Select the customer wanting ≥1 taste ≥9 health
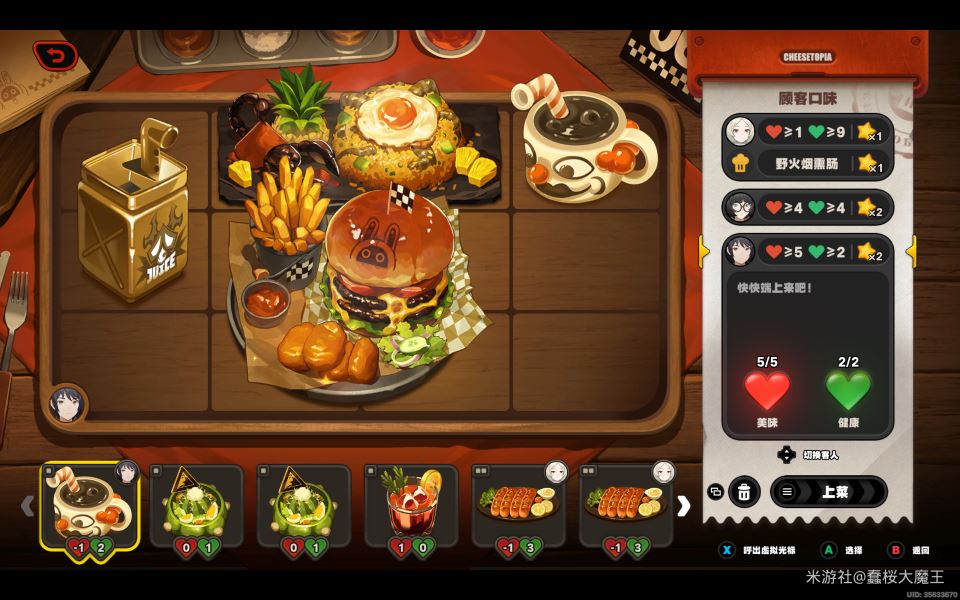Screen dimensions: 960x600 coord(807,131)
